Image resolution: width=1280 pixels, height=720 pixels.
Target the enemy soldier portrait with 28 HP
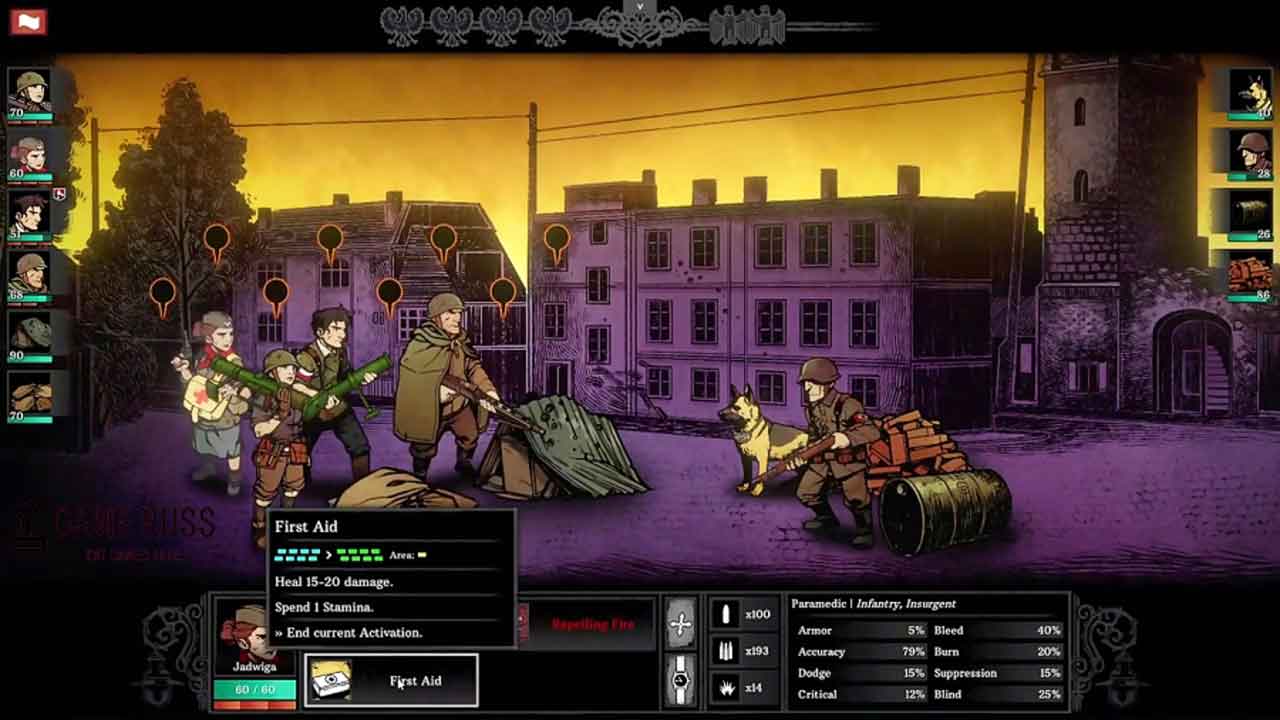click(x=1250, y=152)
